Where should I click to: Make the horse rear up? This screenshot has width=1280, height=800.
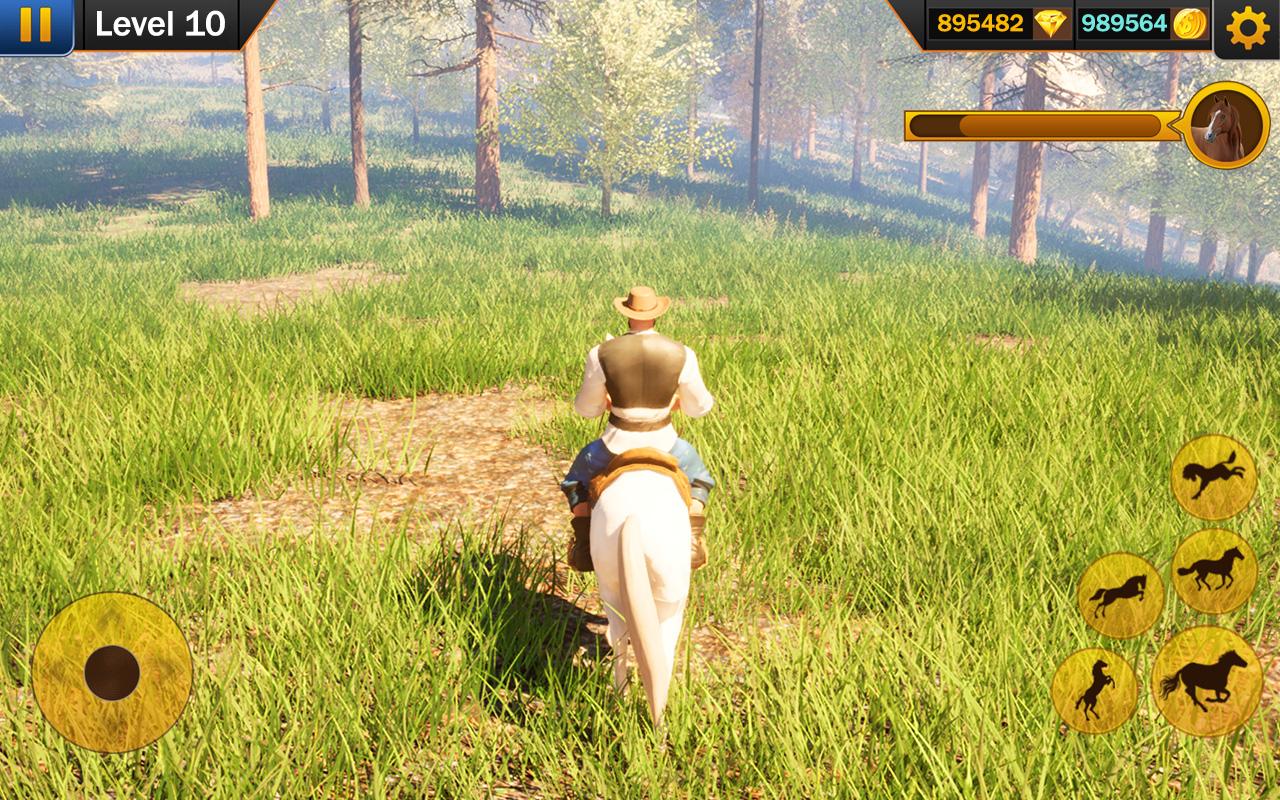pos(1094,690)
